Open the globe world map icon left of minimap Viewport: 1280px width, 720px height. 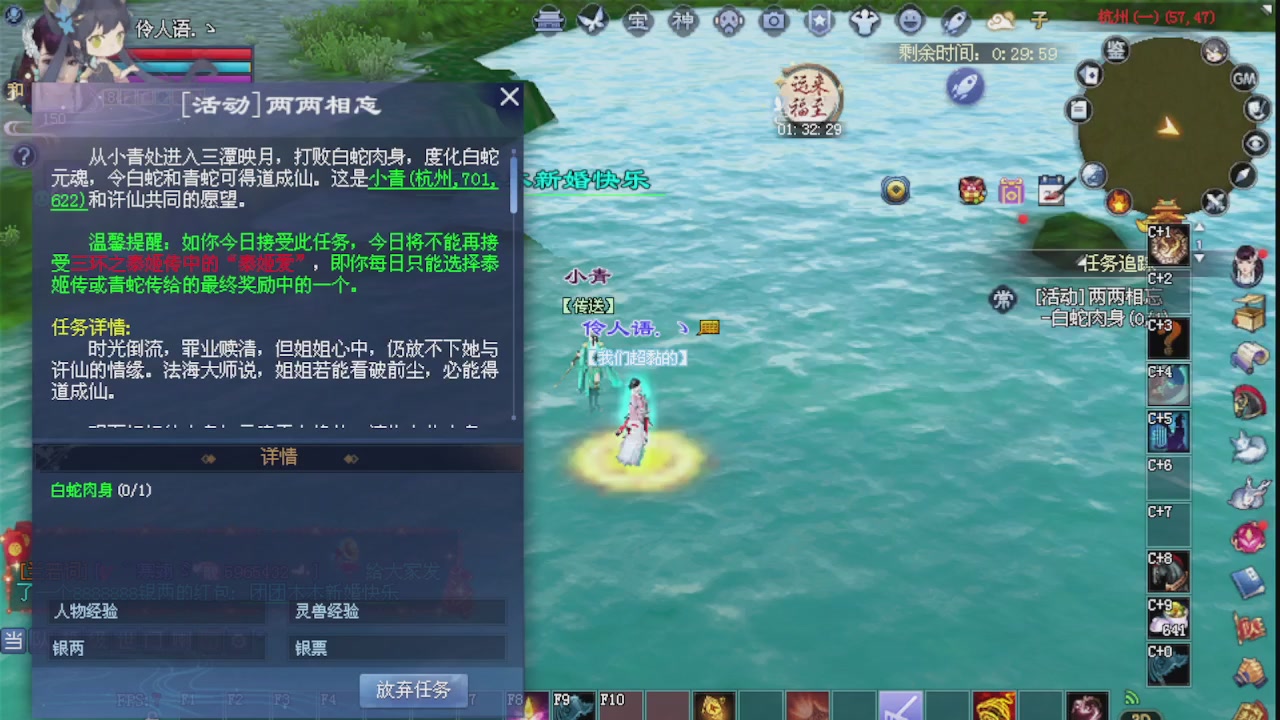(x=1093, y=175)
